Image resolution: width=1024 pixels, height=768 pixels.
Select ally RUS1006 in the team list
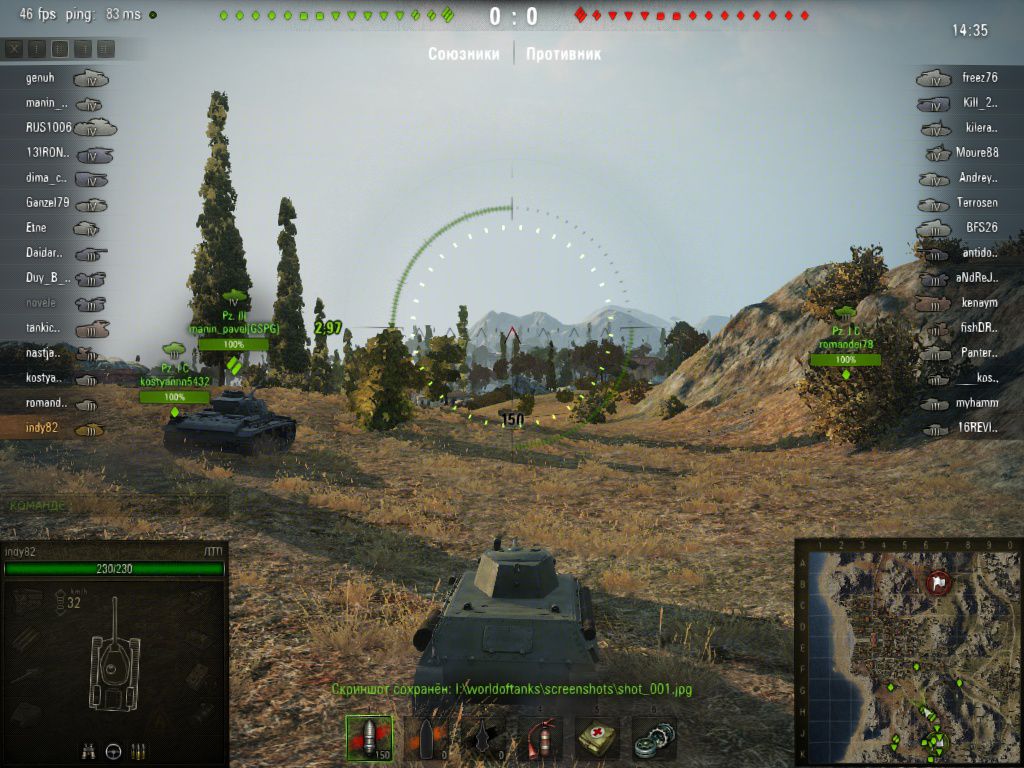[x=48, y=128]
